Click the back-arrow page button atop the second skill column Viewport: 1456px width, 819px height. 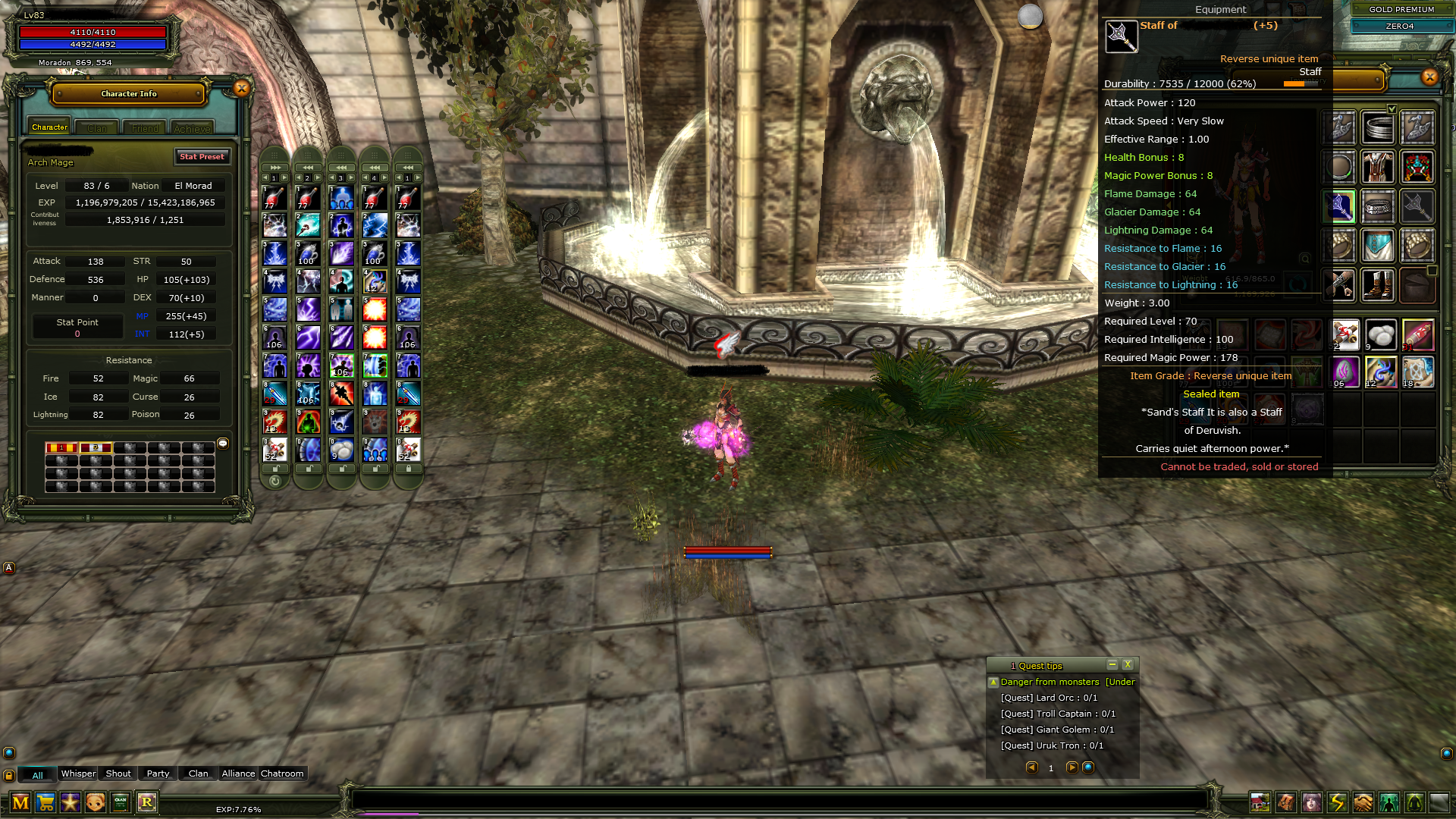307,166
